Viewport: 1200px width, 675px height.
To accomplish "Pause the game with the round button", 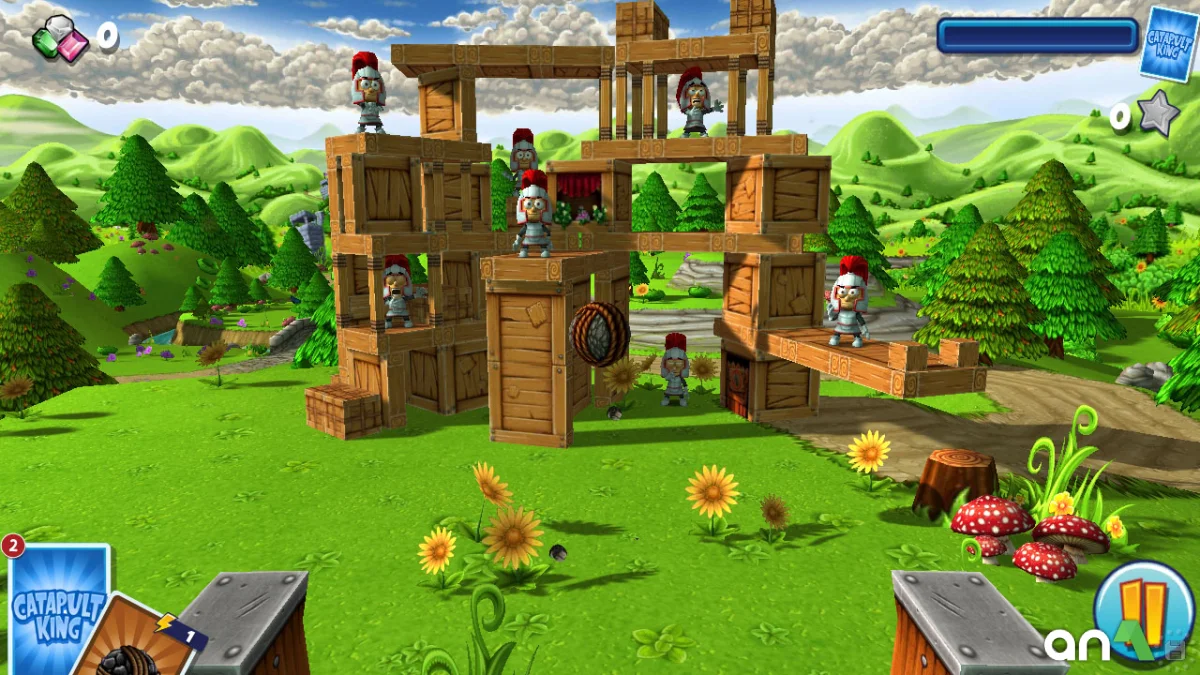I will coord(1143,607).
